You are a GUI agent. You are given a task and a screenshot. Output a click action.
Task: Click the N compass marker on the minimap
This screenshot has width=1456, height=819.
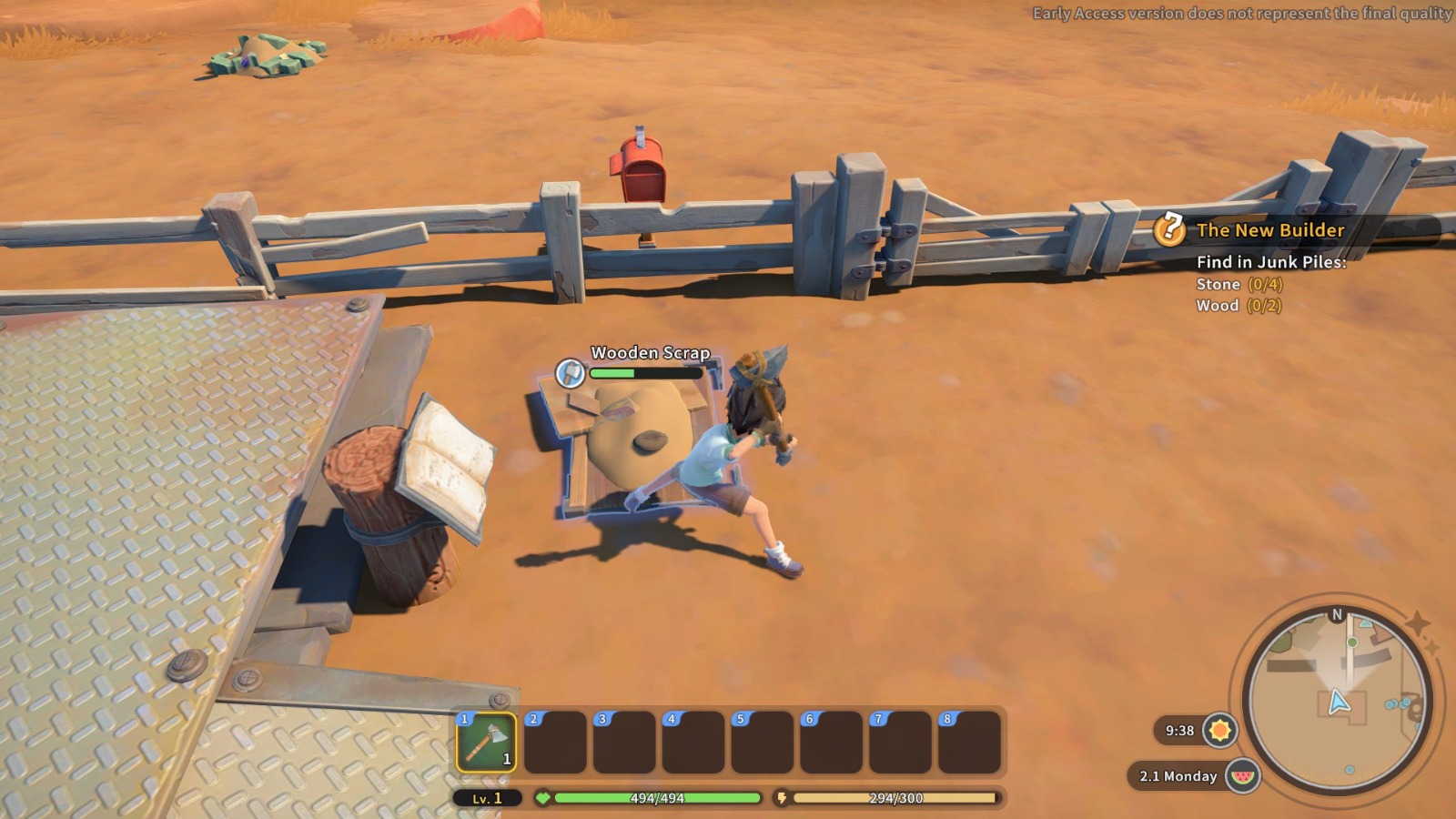(x=1334, y=615)
